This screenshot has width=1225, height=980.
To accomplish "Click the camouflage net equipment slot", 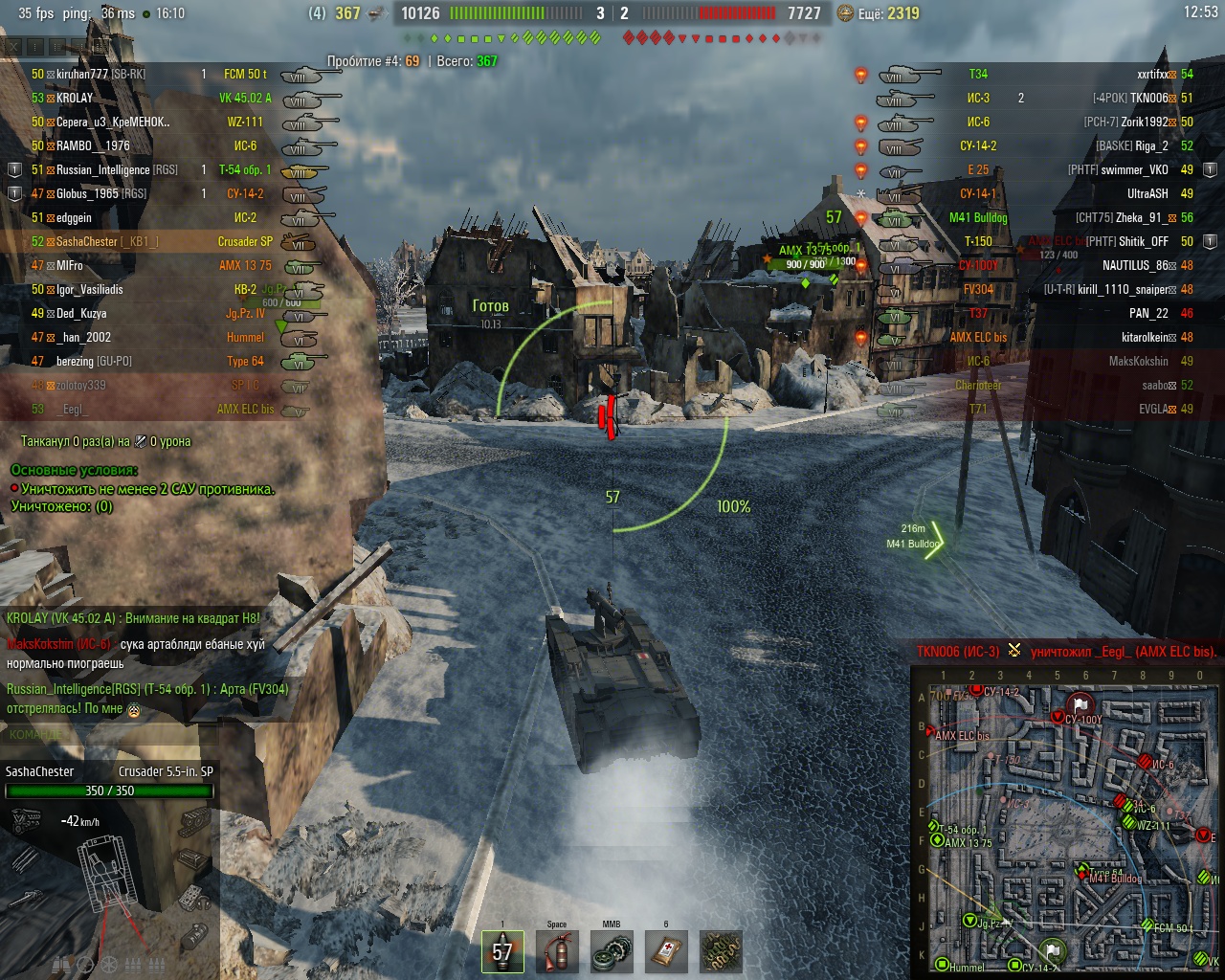I will coord(721,951).
